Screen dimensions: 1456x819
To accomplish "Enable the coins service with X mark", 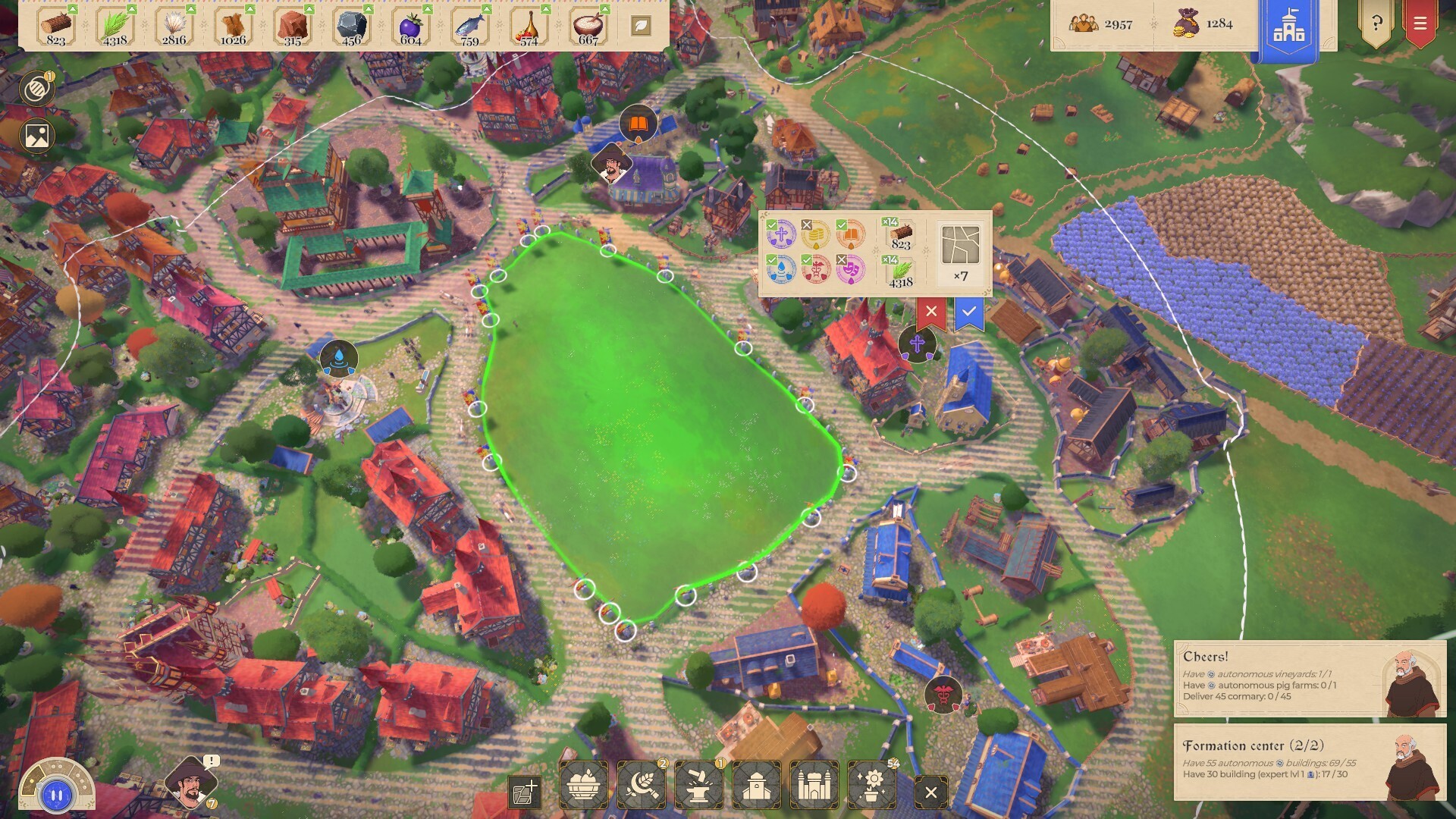I will (x=817, y=235).
